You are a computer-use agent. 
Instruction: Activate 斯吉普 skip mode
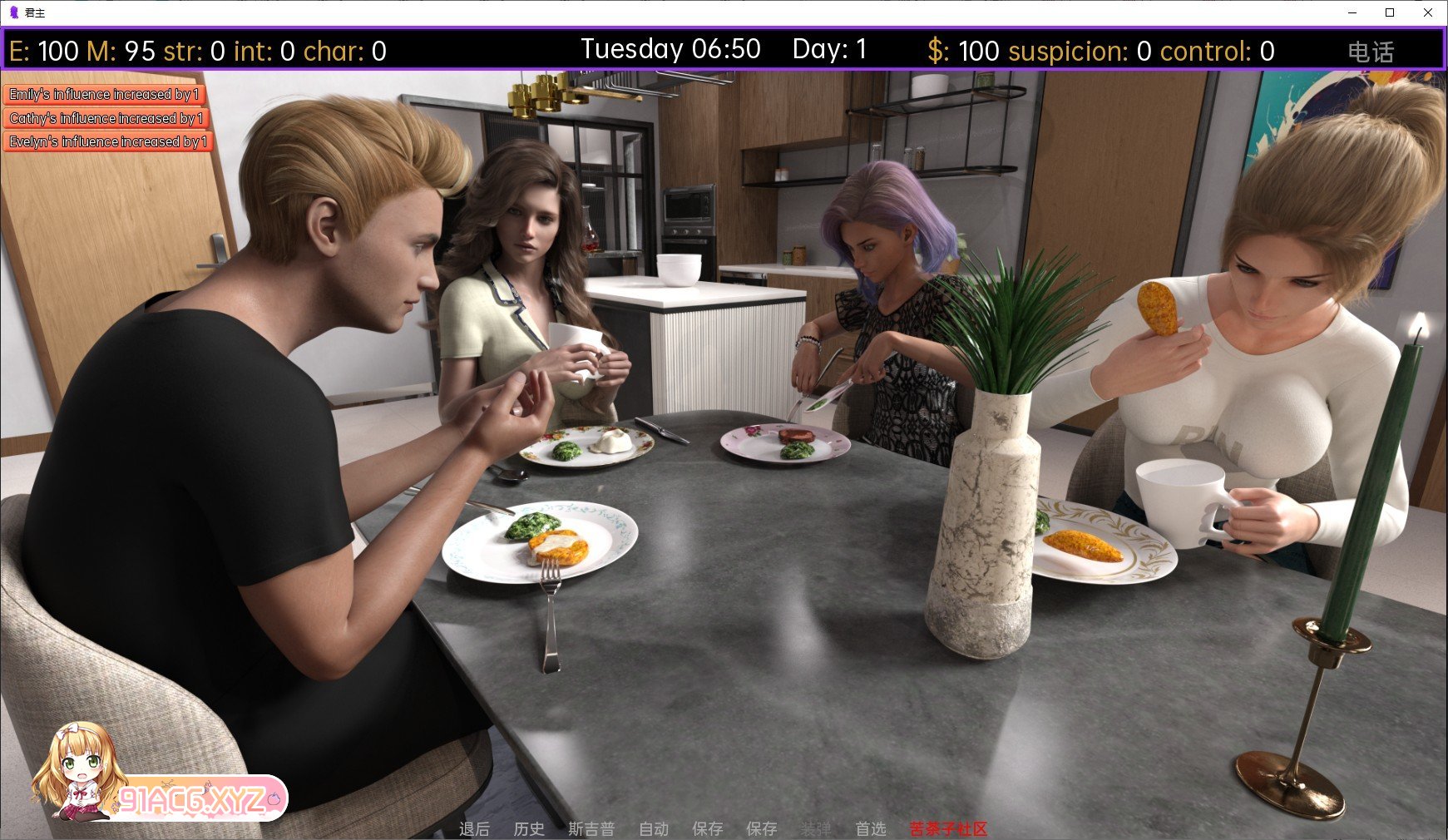591,828
